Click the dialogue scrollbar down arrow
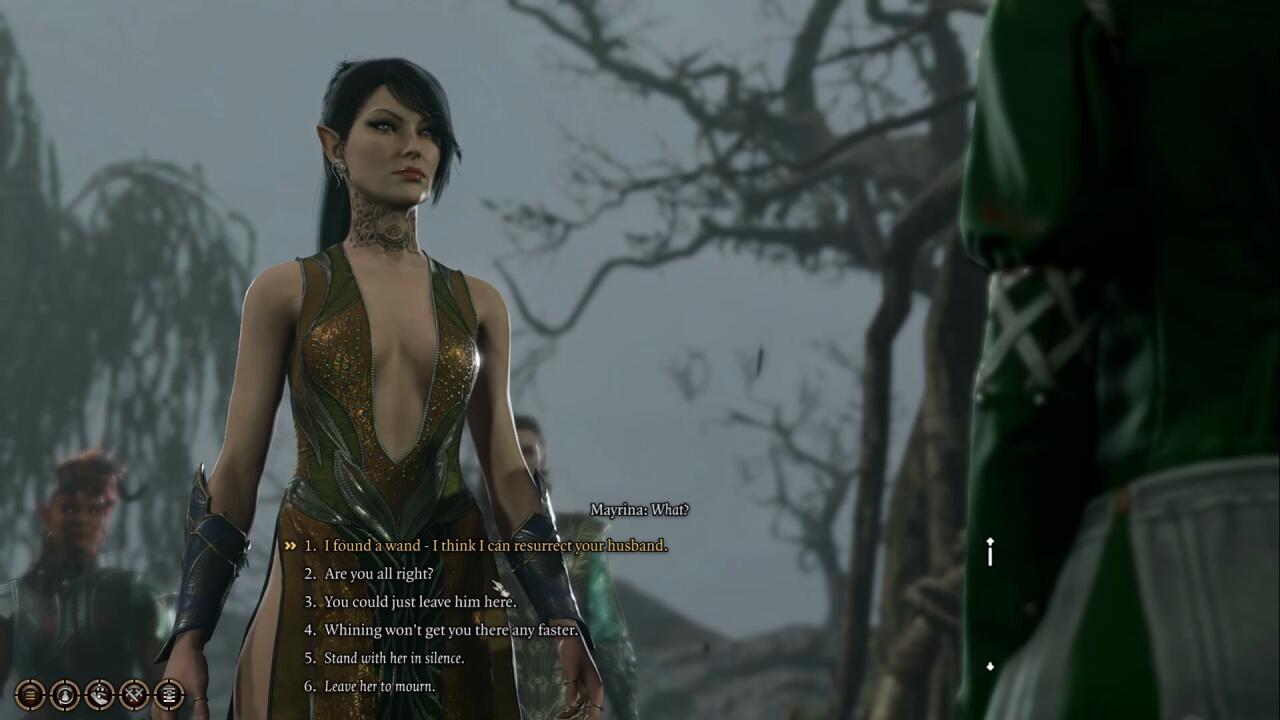 990,667
